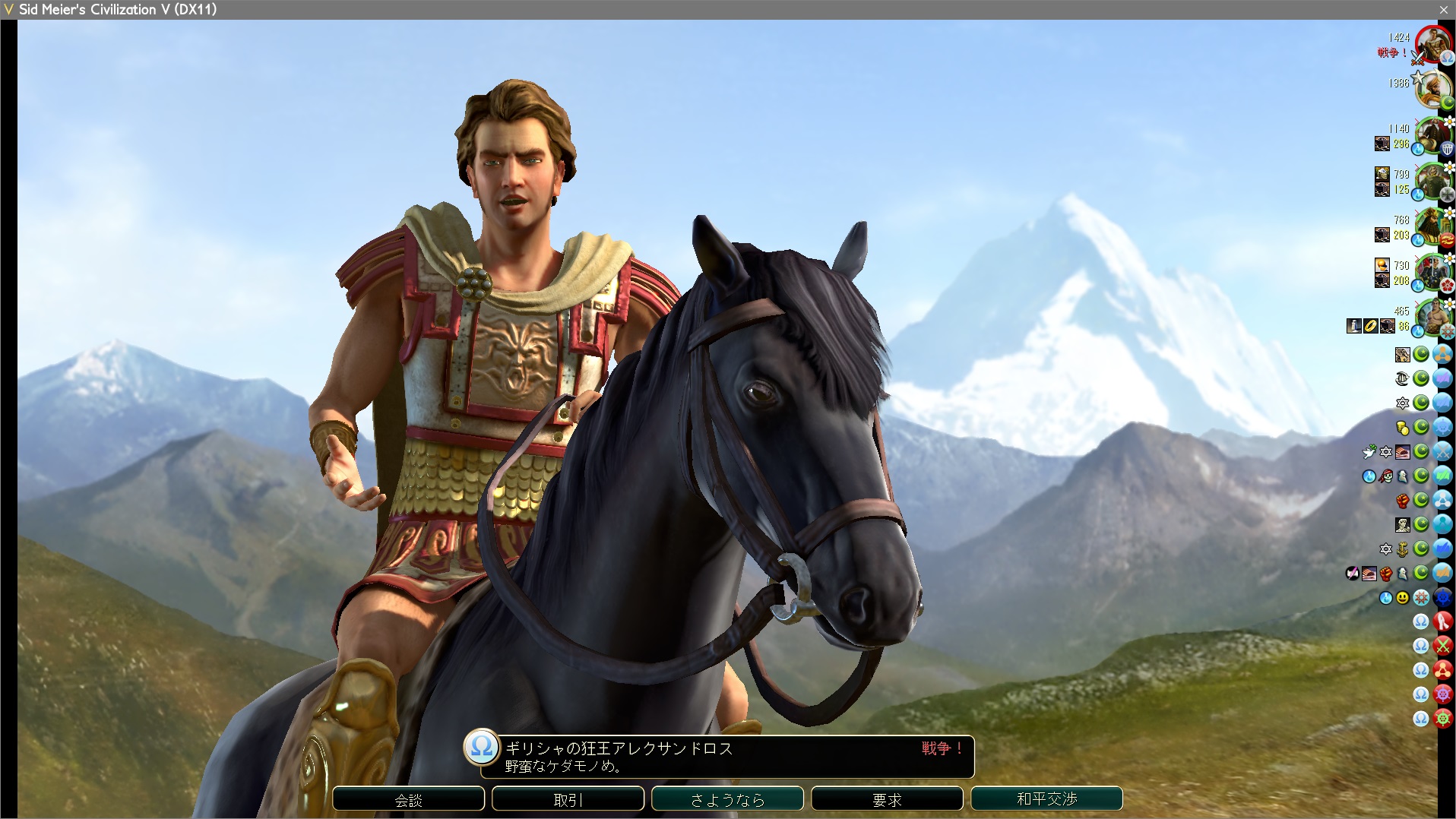Open Washington's portrait in the leader list

[x=1433, y=135]
